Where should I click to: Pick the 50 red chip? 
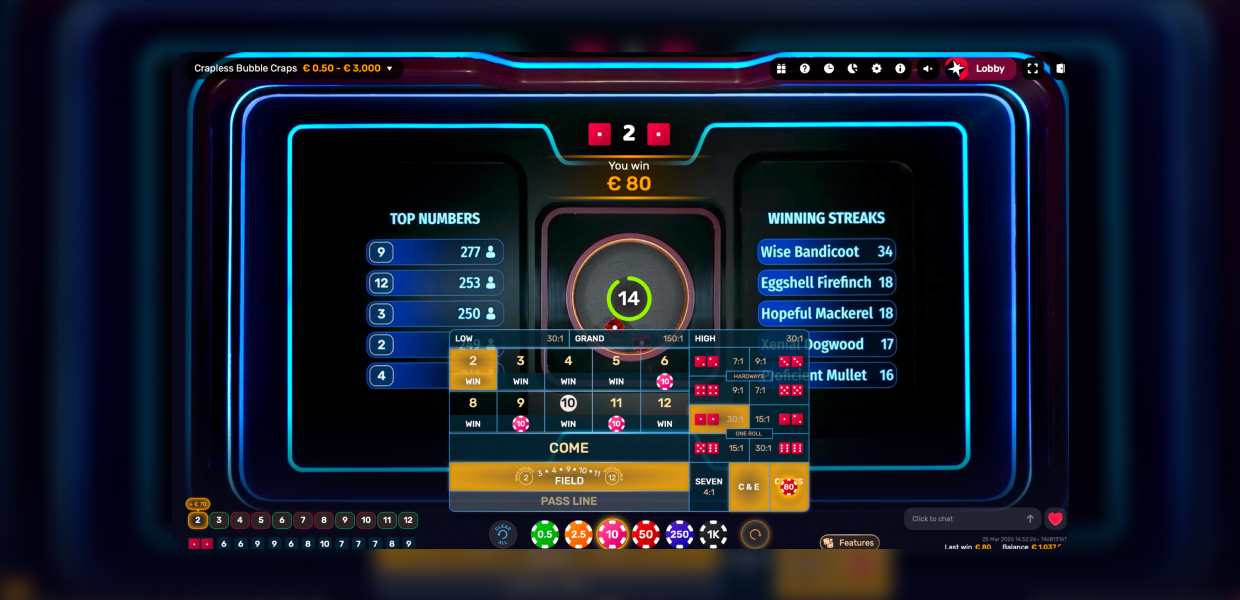[x=646, y=535]
